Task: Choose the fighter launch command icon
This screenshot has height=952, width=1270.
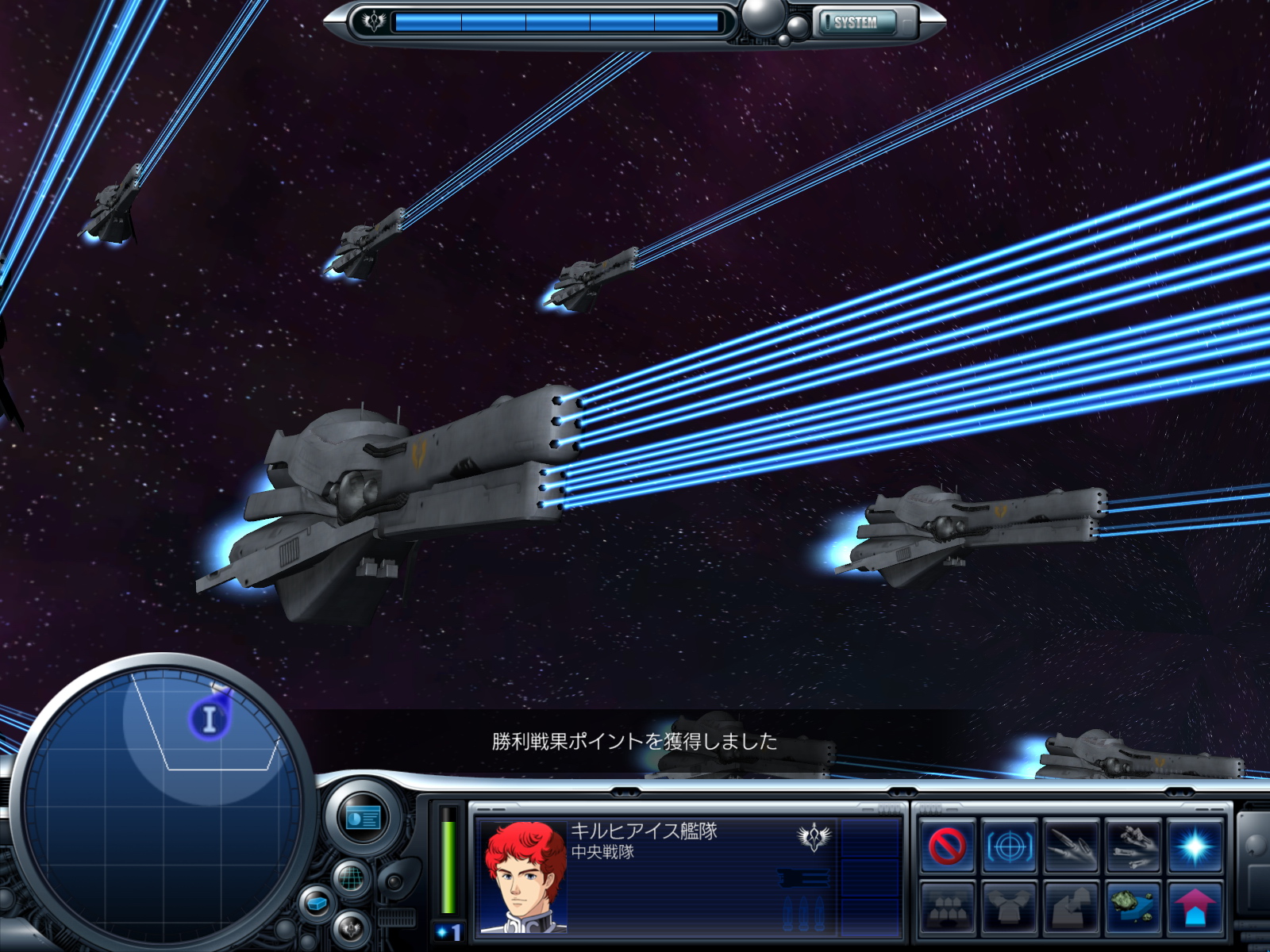Action: (1133, 846)
